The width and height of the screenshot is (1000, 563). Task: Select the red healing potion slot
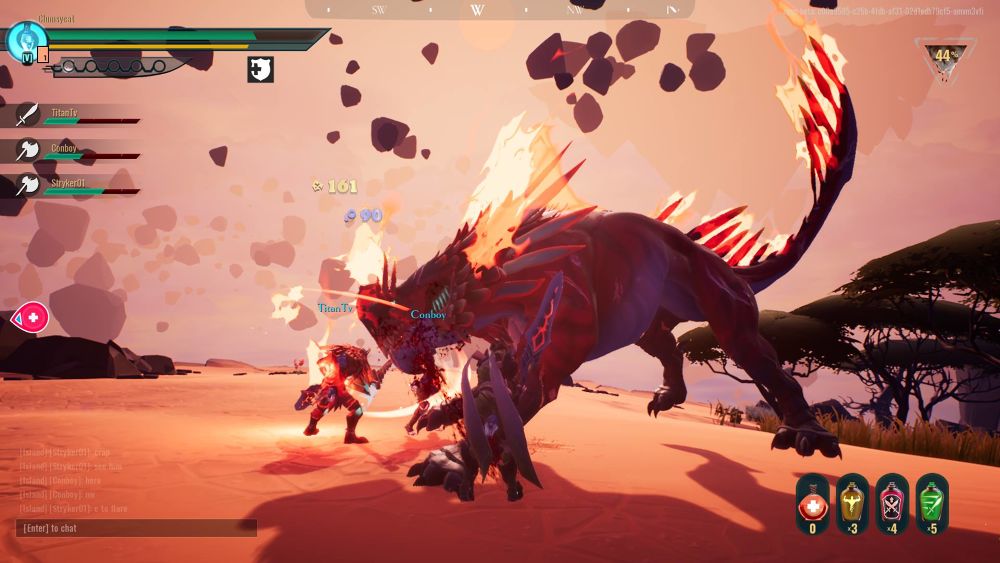pos(812,502)
